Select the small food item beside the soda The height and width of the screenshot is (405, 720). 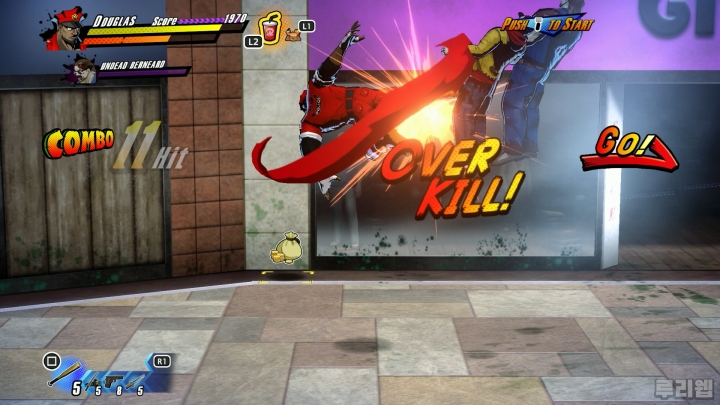pyautogui.click(x=293, y=35)
